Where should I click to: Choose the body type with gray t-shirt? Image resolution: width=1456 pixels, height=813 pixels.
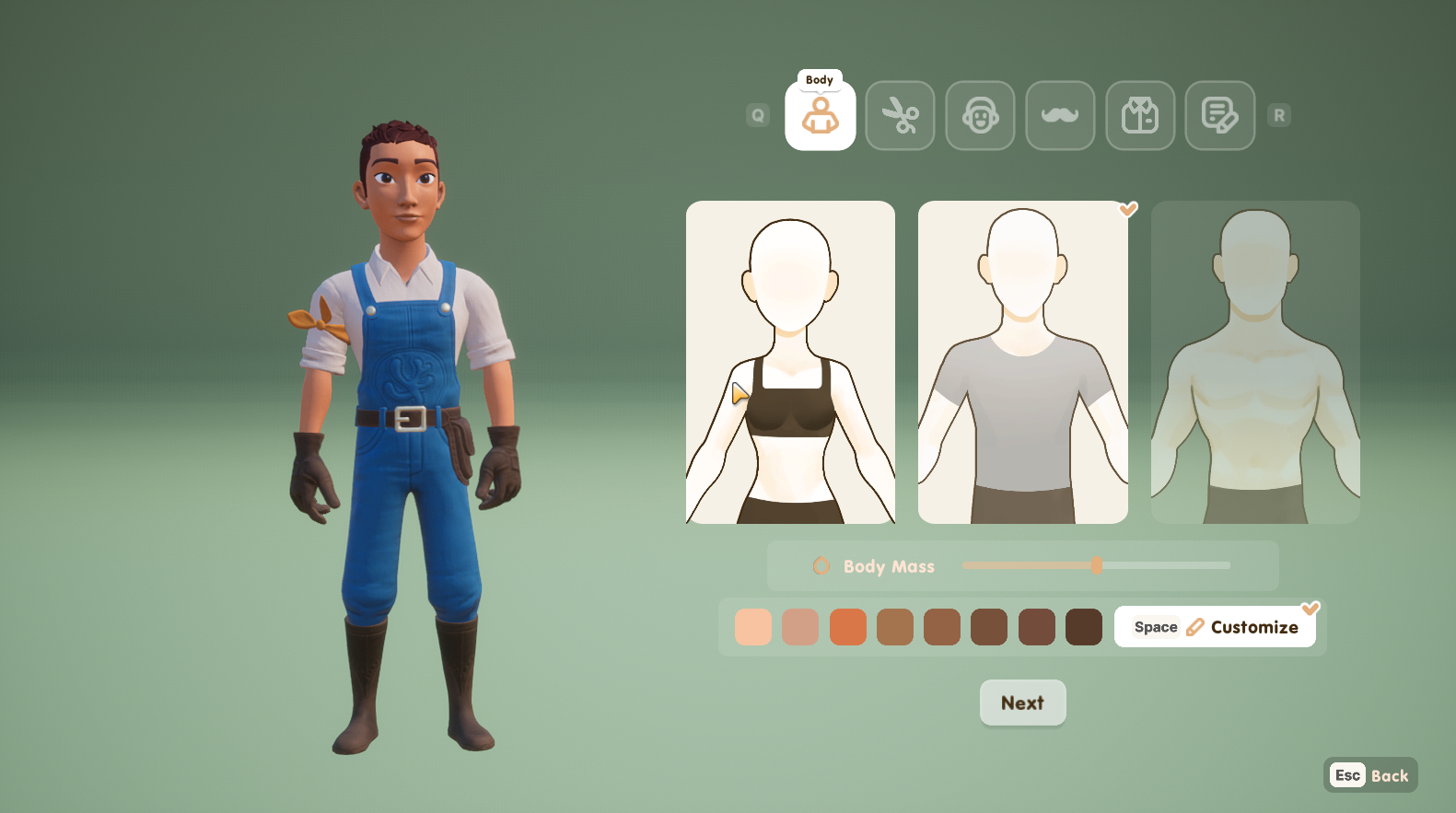pyautogui.click(x=1022, y=362)
